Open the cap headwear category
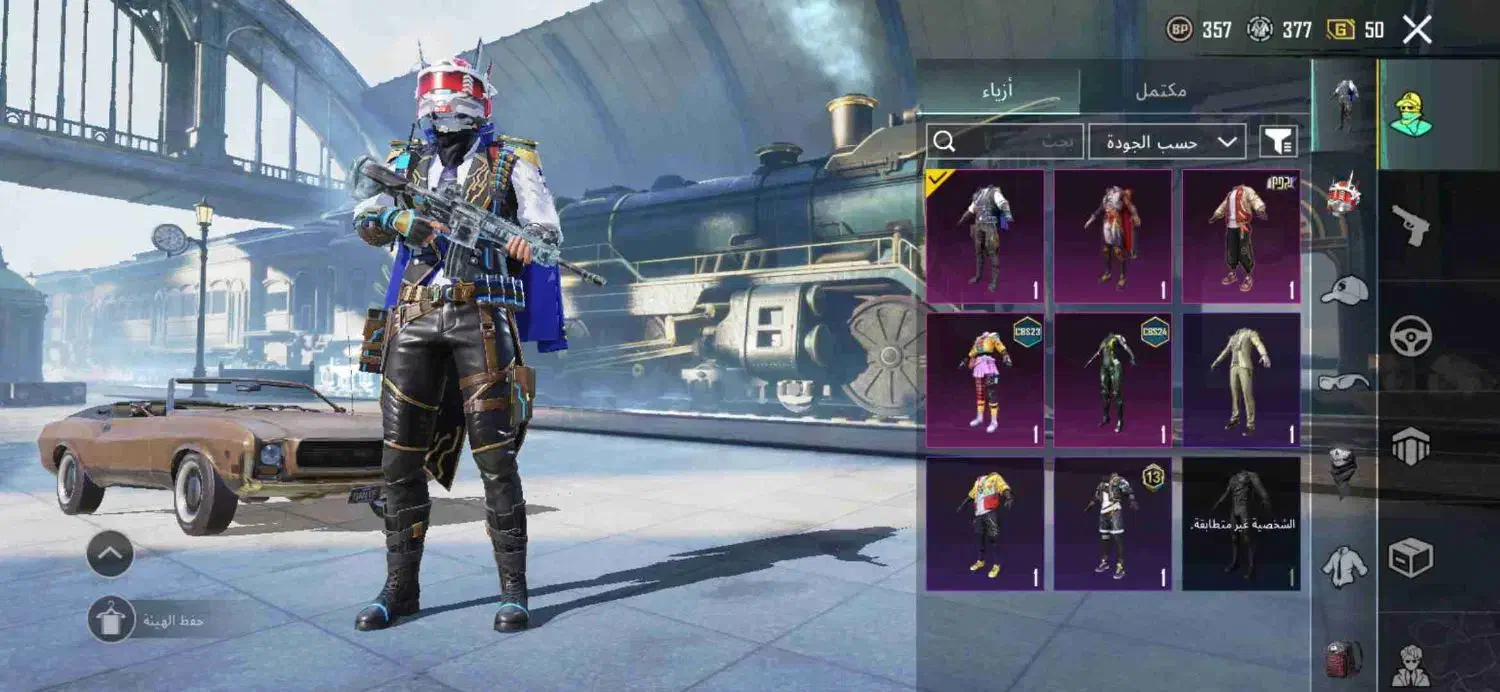This screenshot has width=1500, height=692. (x=1344, y=290)
